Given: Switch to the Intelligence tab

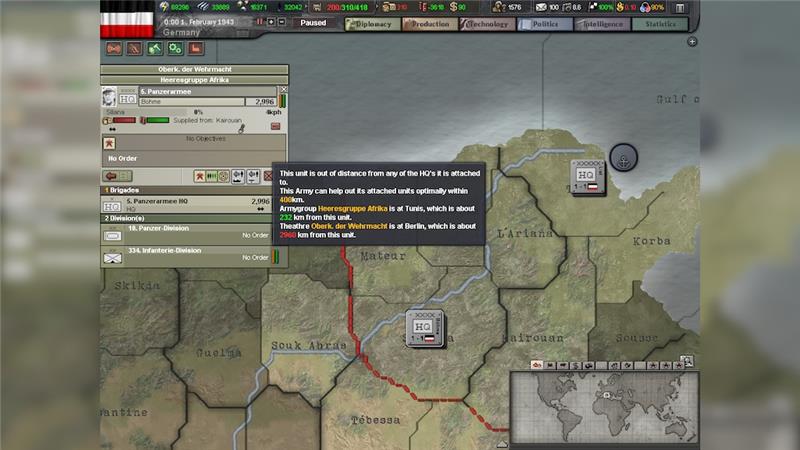Looking at the screenshot, I should click(603, 24).
